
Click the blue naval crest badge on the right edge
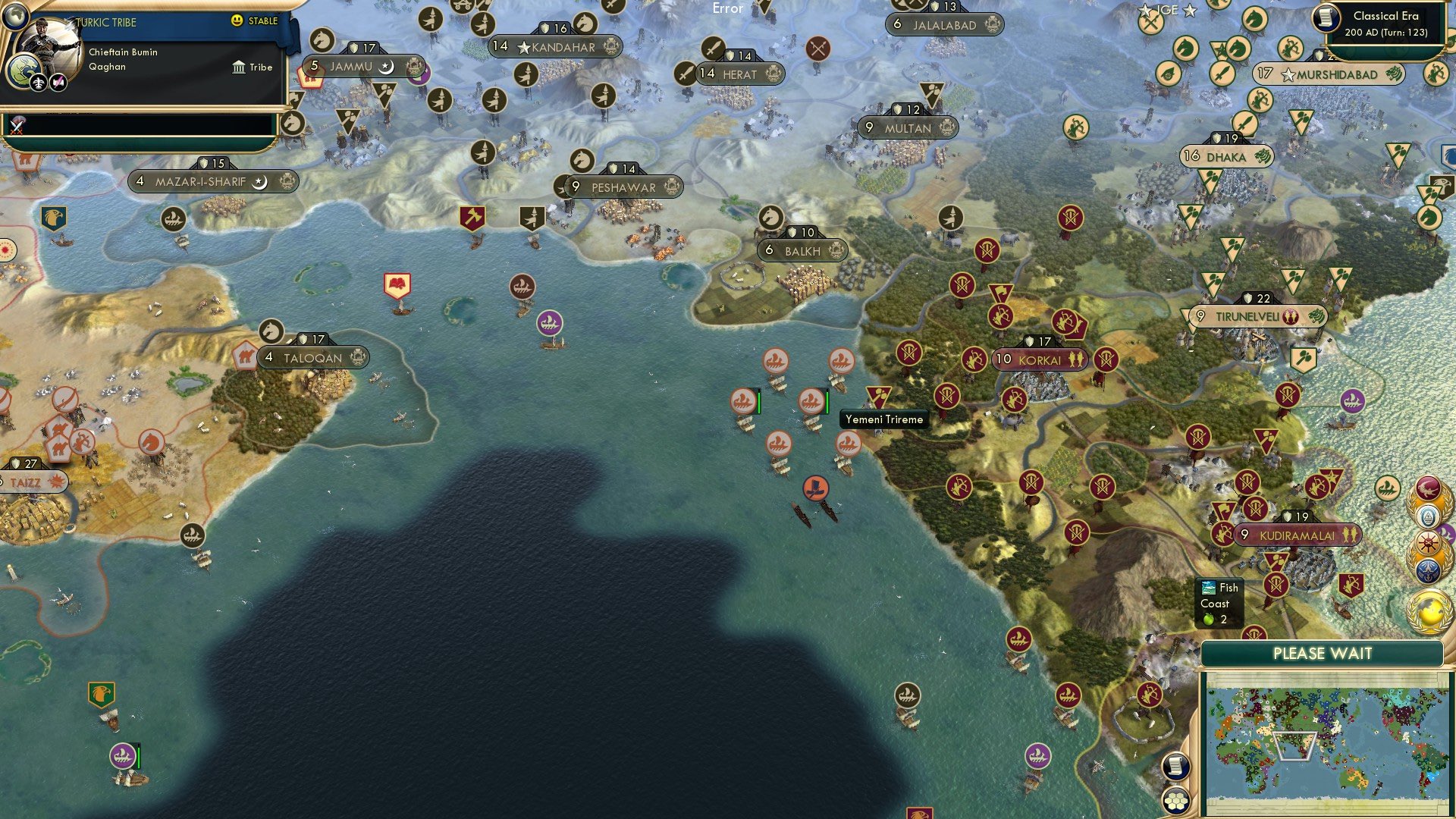(1429, 570)
